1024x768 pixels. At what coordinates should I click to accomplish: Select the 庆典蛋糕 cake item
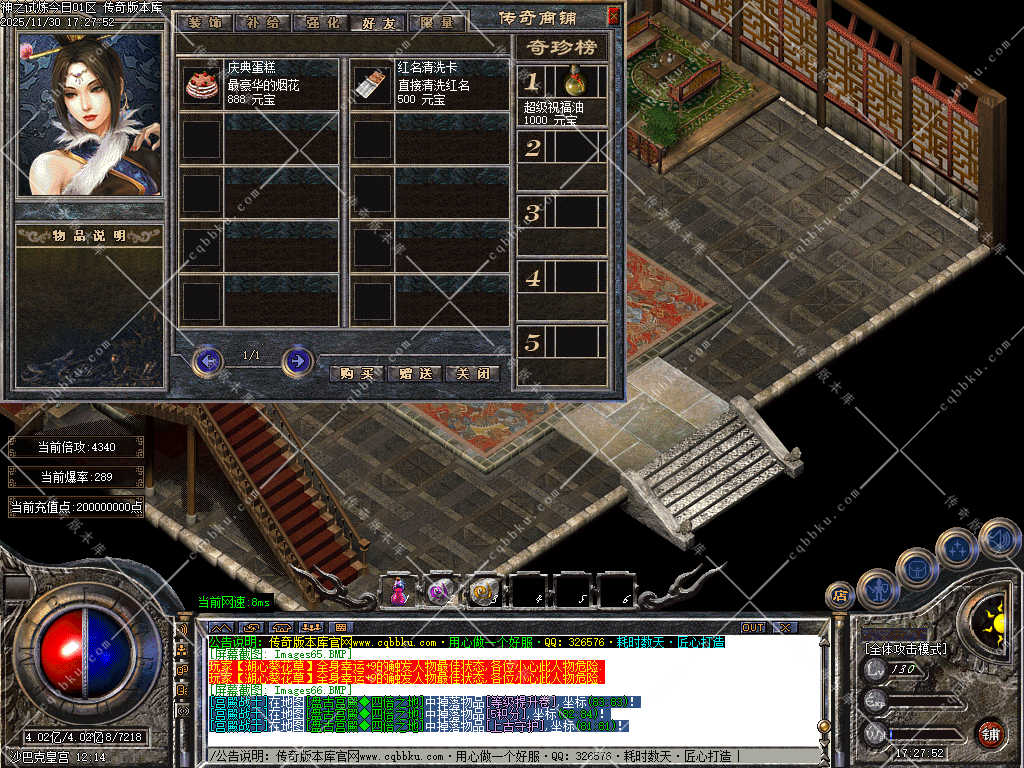(x=202, y=85)
